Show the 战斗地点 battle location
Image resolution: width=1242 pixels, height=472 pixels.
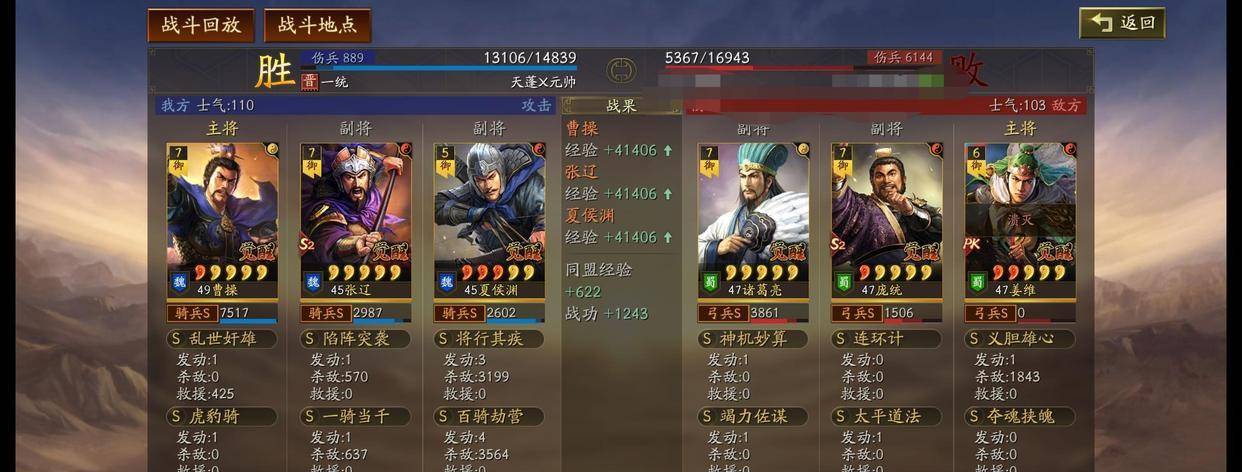point(317,25)
